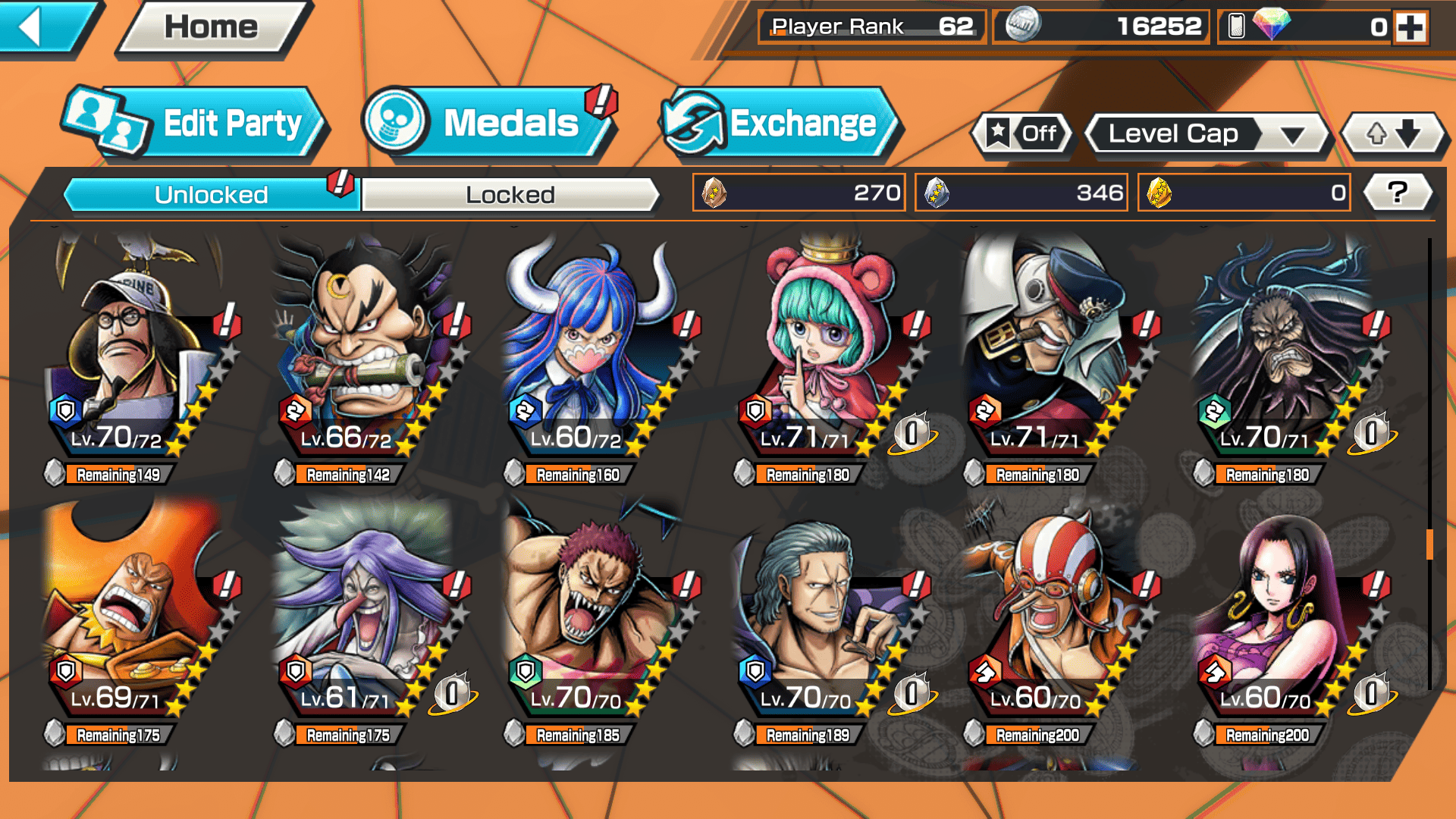Image resolution: width=1456 pixels, height=819 pixels.
Task: Toggle the star favorites filter Off button
Action: pos(1023,134)
